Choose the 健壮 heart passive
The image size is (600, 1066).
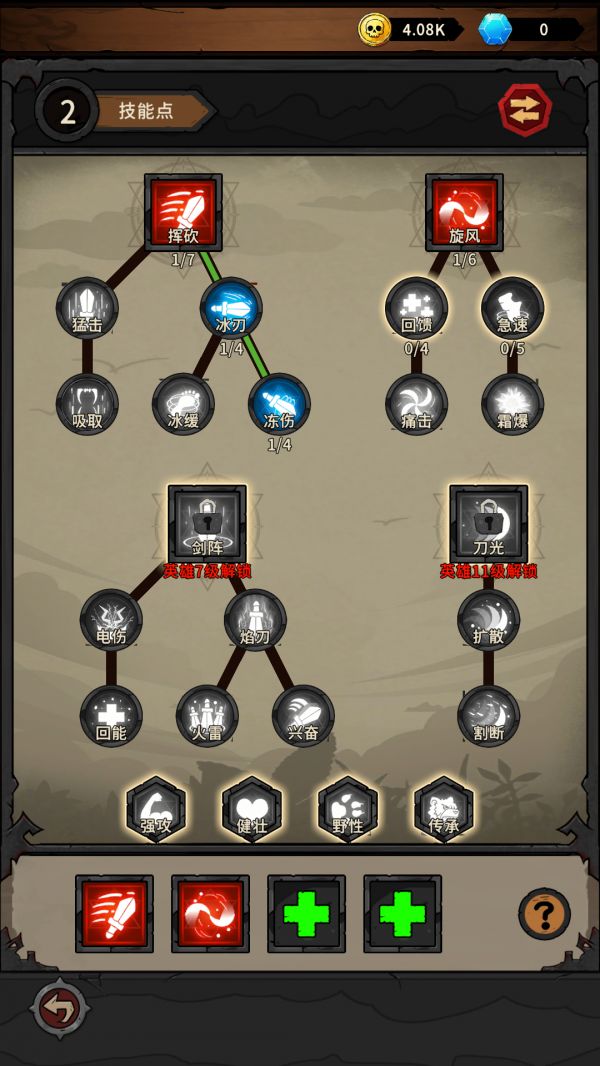click(x=252, y=808)
